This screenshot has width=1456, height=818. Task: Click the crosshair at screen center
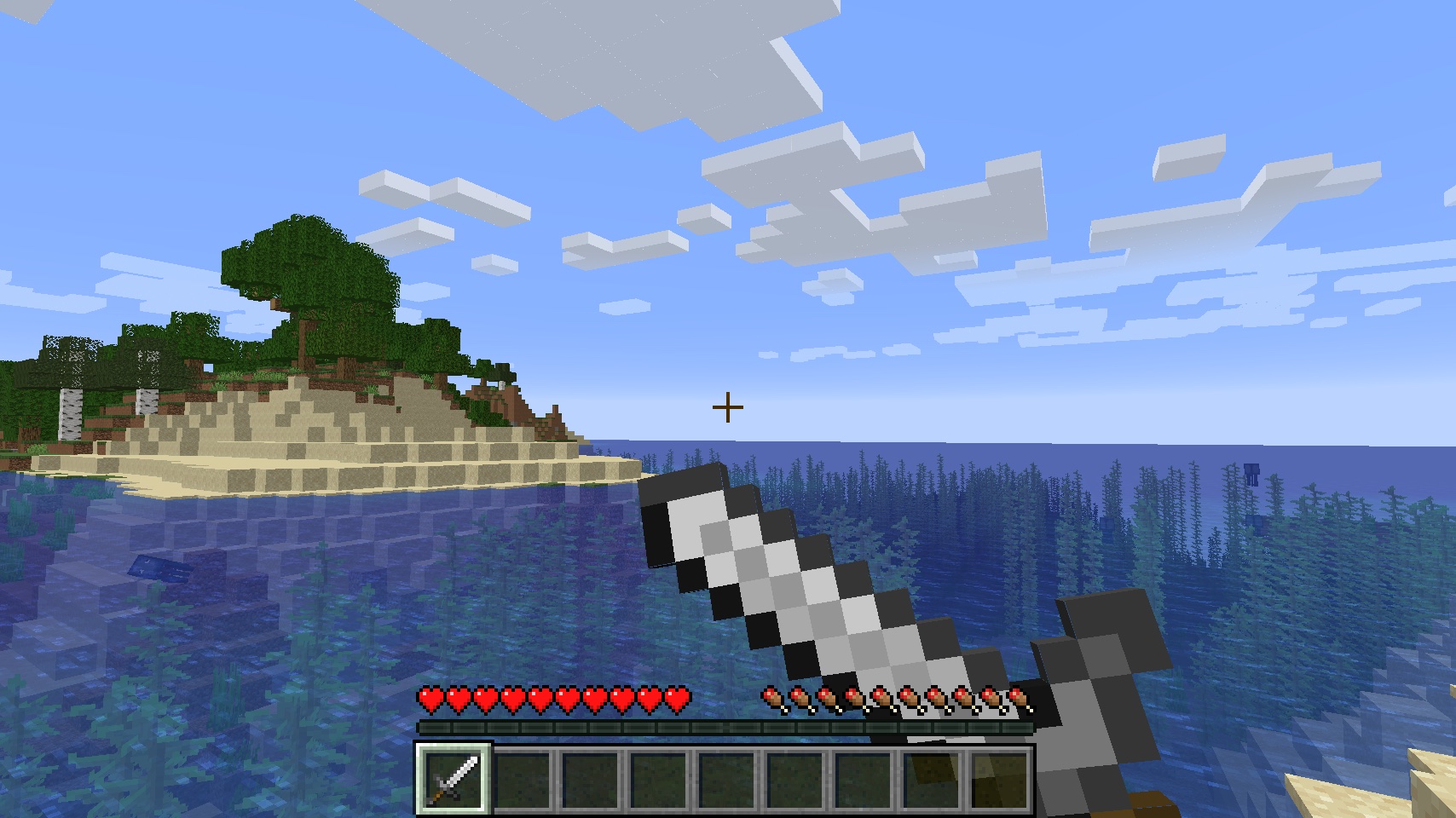click(728, 406)
